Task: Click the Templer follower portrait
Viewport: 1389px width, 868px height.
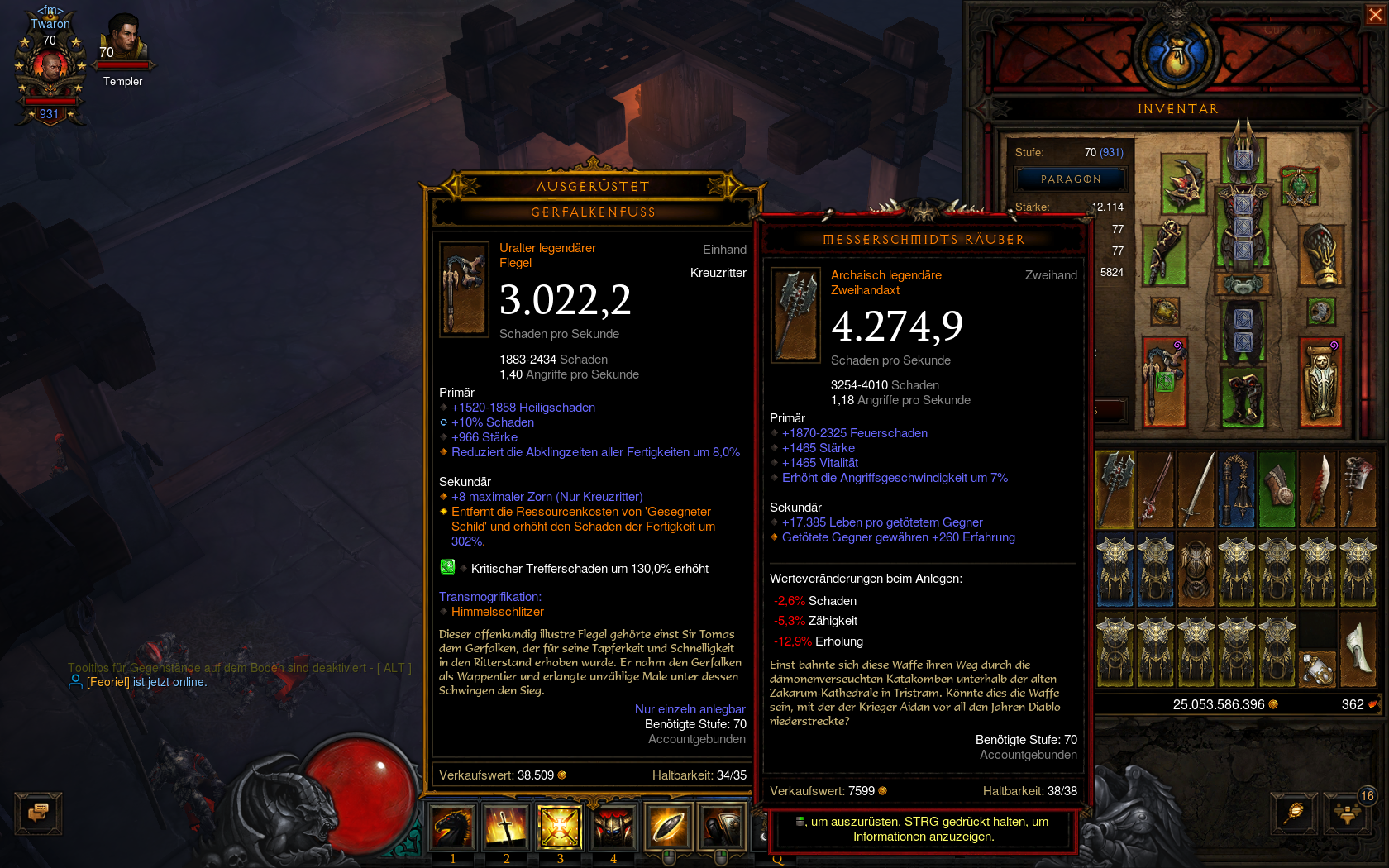Action: (123, 41)
